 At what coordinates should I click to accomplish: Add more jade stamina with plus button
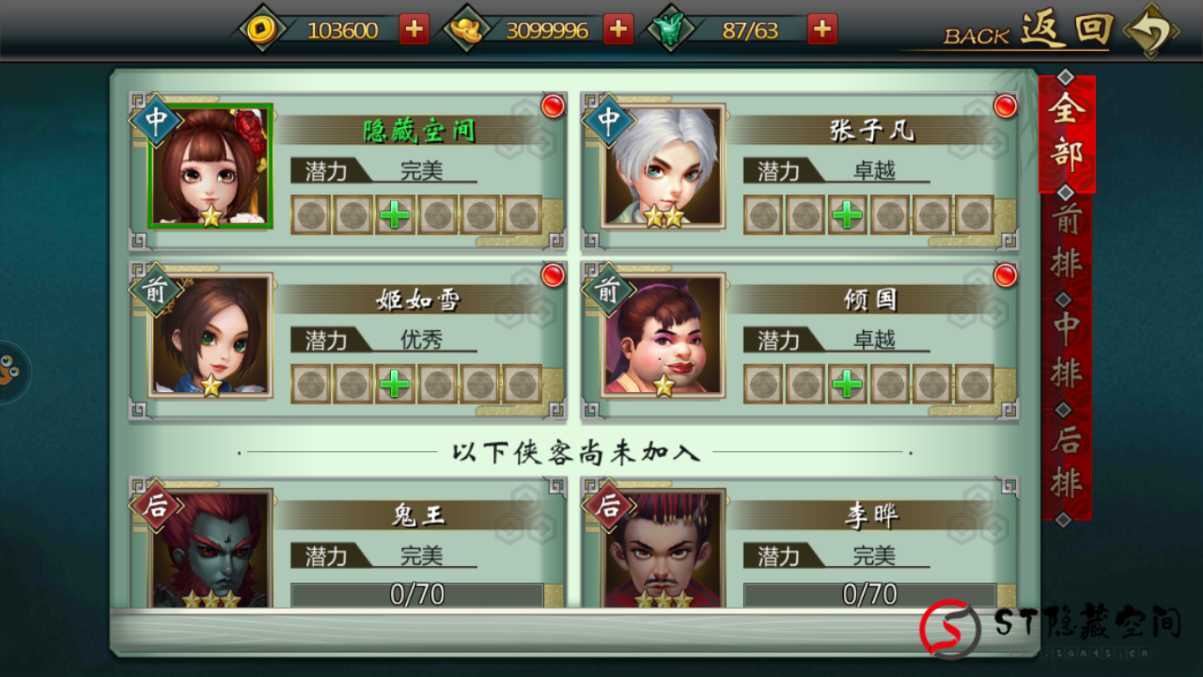(822, 29)
